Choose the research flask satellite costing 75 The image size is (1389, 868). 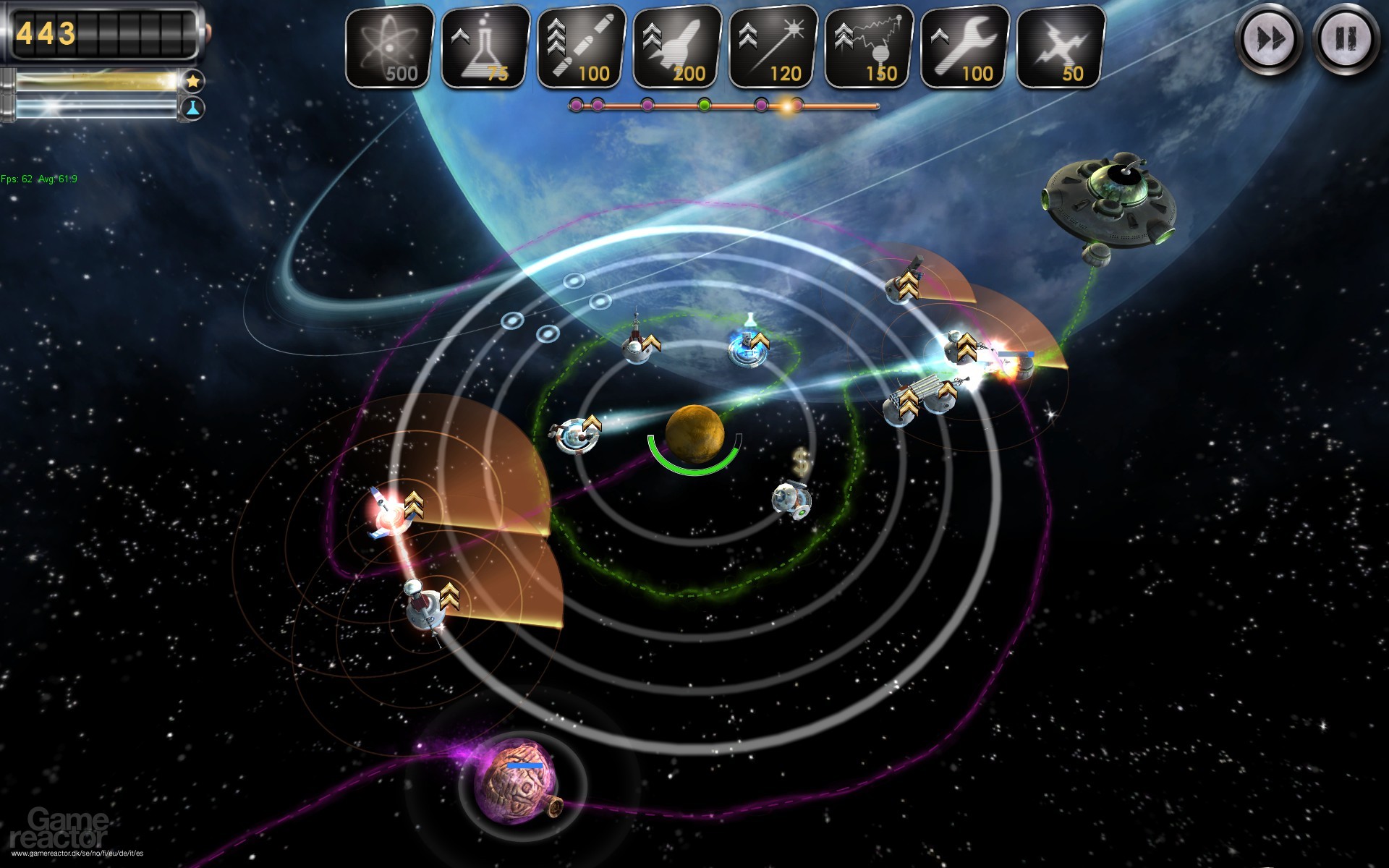[485, 47]
